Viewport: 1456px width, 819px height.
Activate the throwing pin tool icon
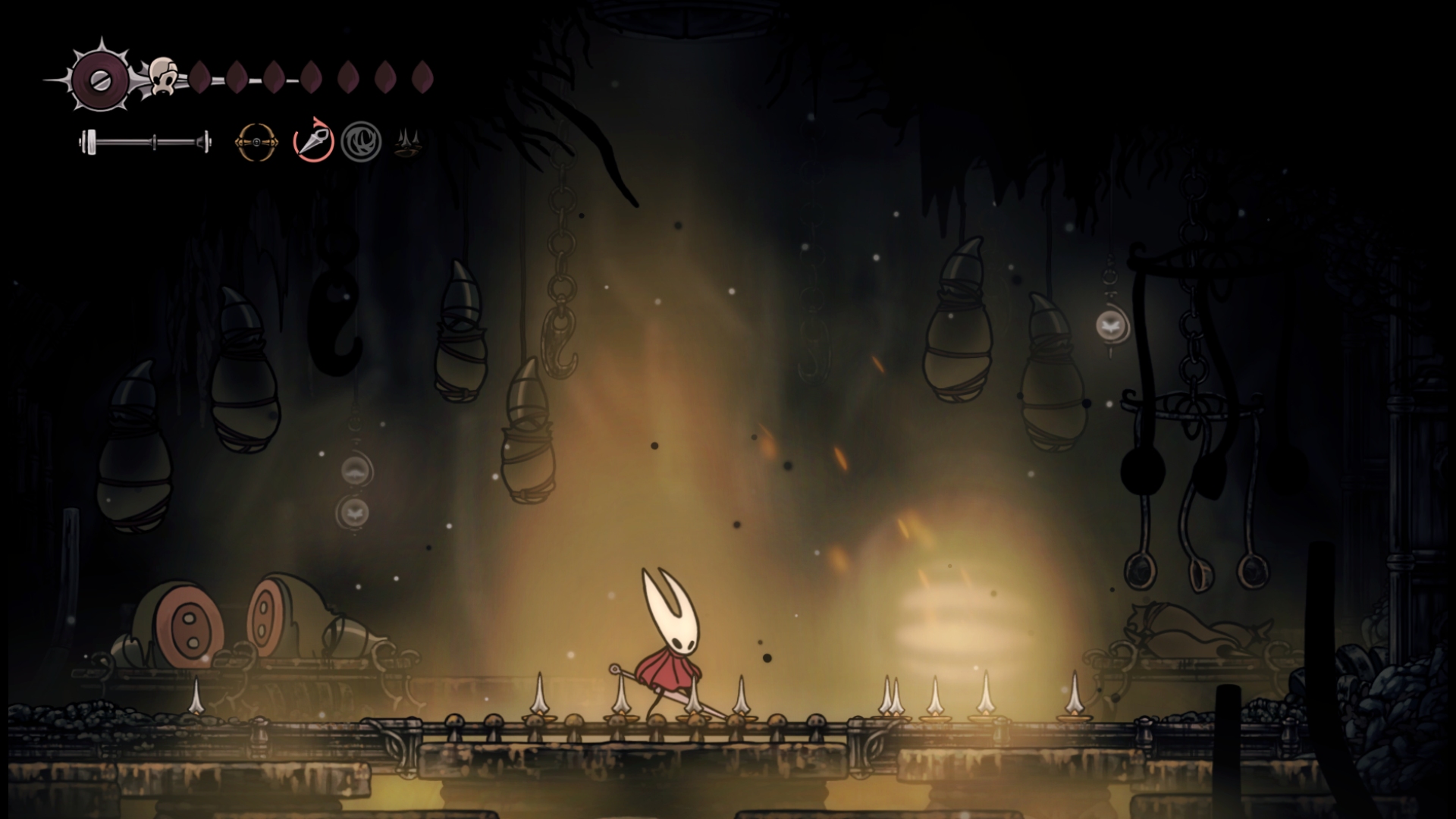pyautogui.click(x=314, y=141)
